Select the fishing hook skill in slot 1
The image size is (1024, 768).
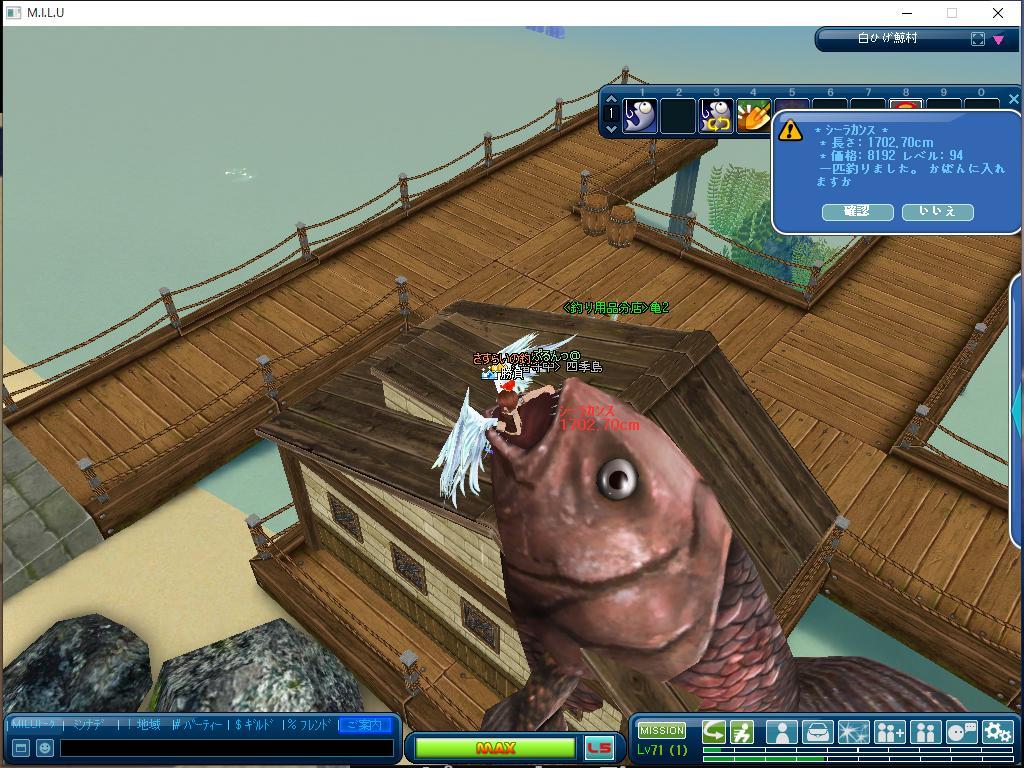pos(640,117)
